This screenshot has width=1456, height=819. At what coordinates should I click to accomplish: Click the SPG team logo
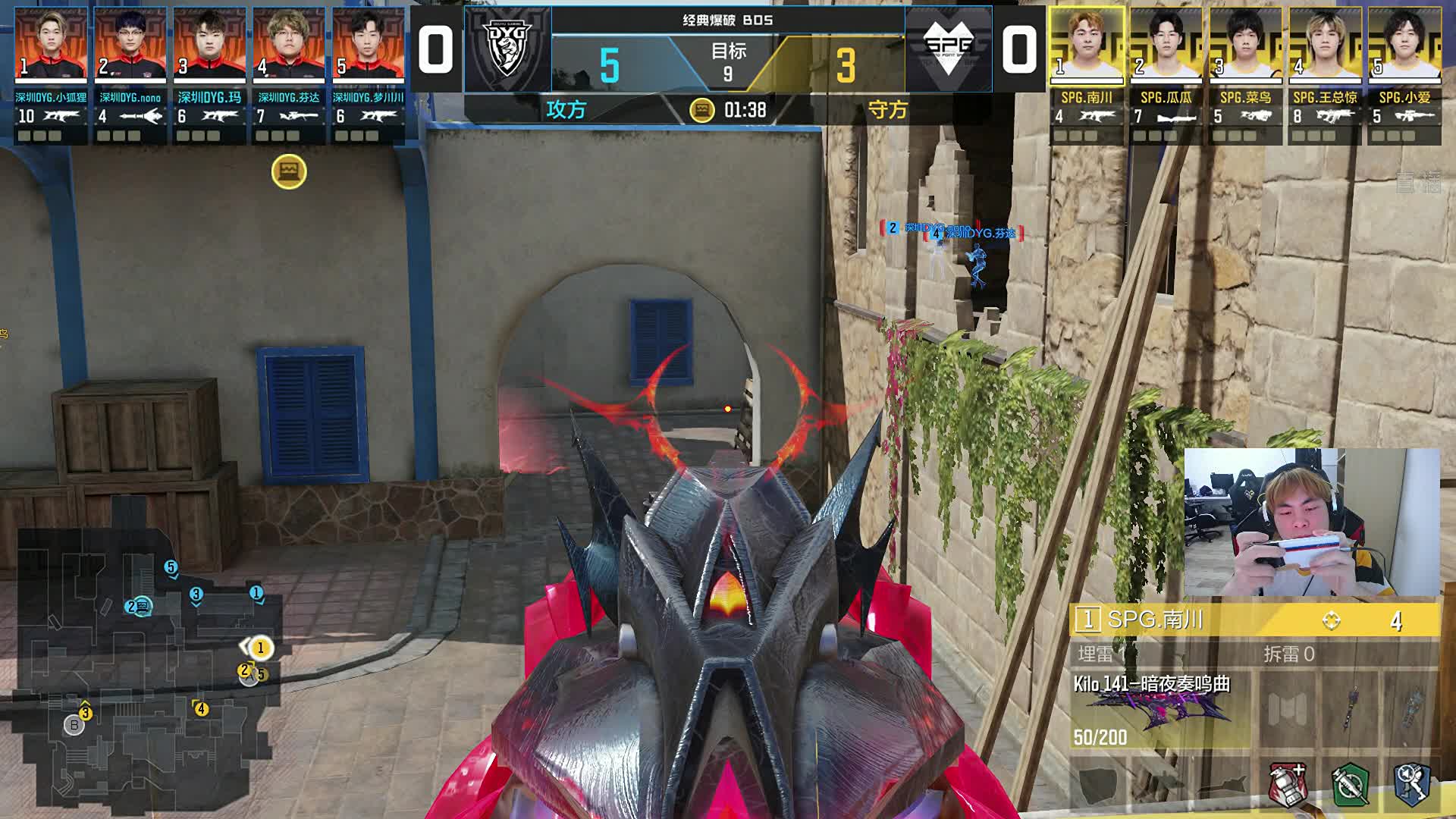click(x=948, y=49)
